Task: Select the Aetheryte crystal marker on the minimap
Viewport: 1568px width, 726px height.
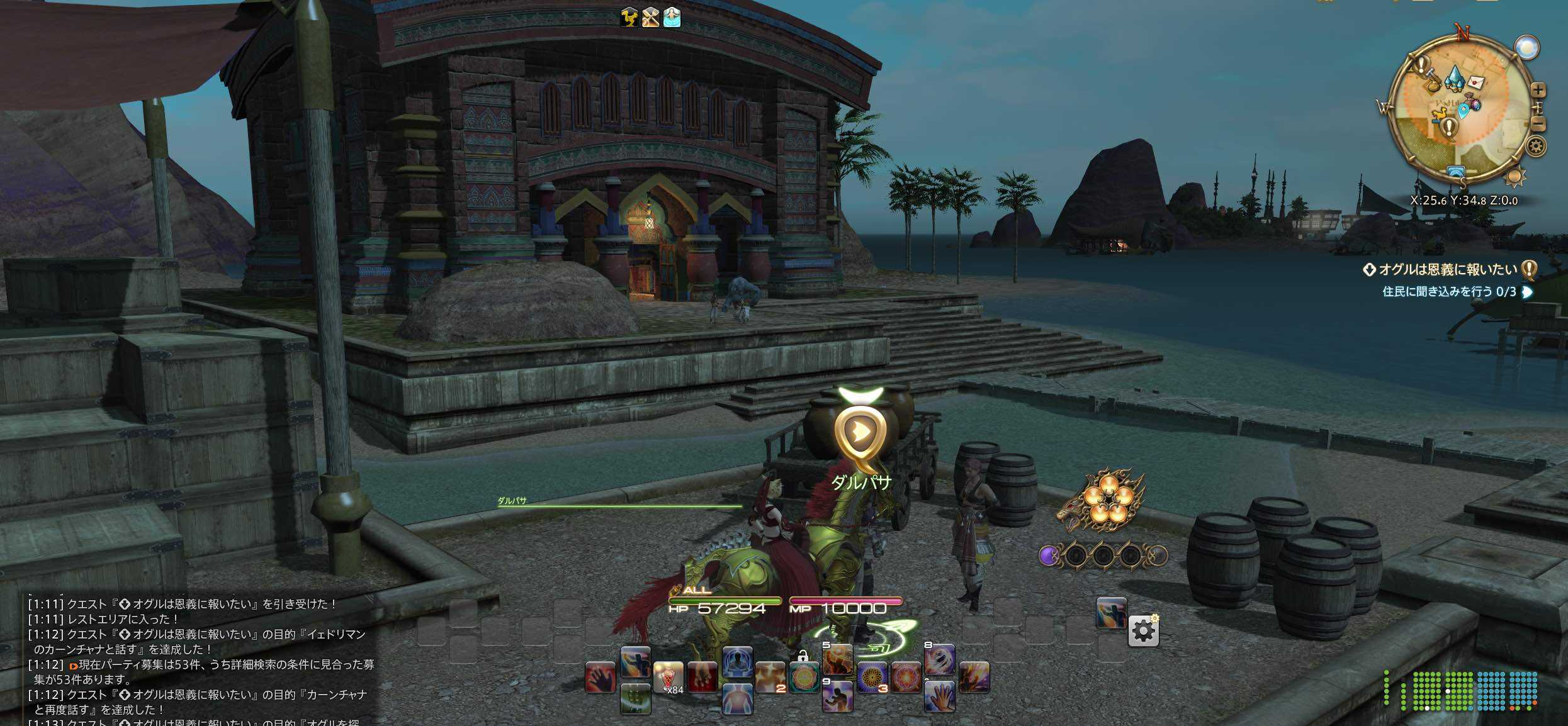Action: coord(1455,77)
